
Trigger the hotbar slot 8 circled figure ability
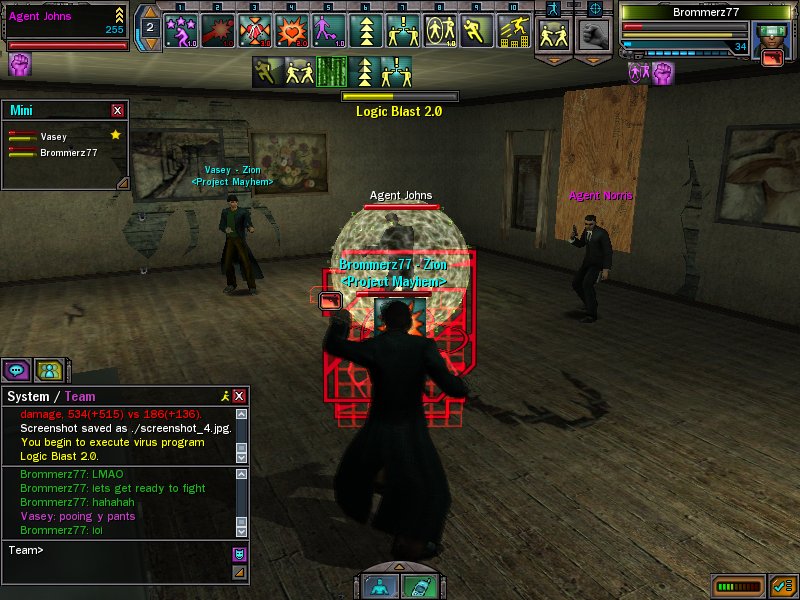click(438, 31)
